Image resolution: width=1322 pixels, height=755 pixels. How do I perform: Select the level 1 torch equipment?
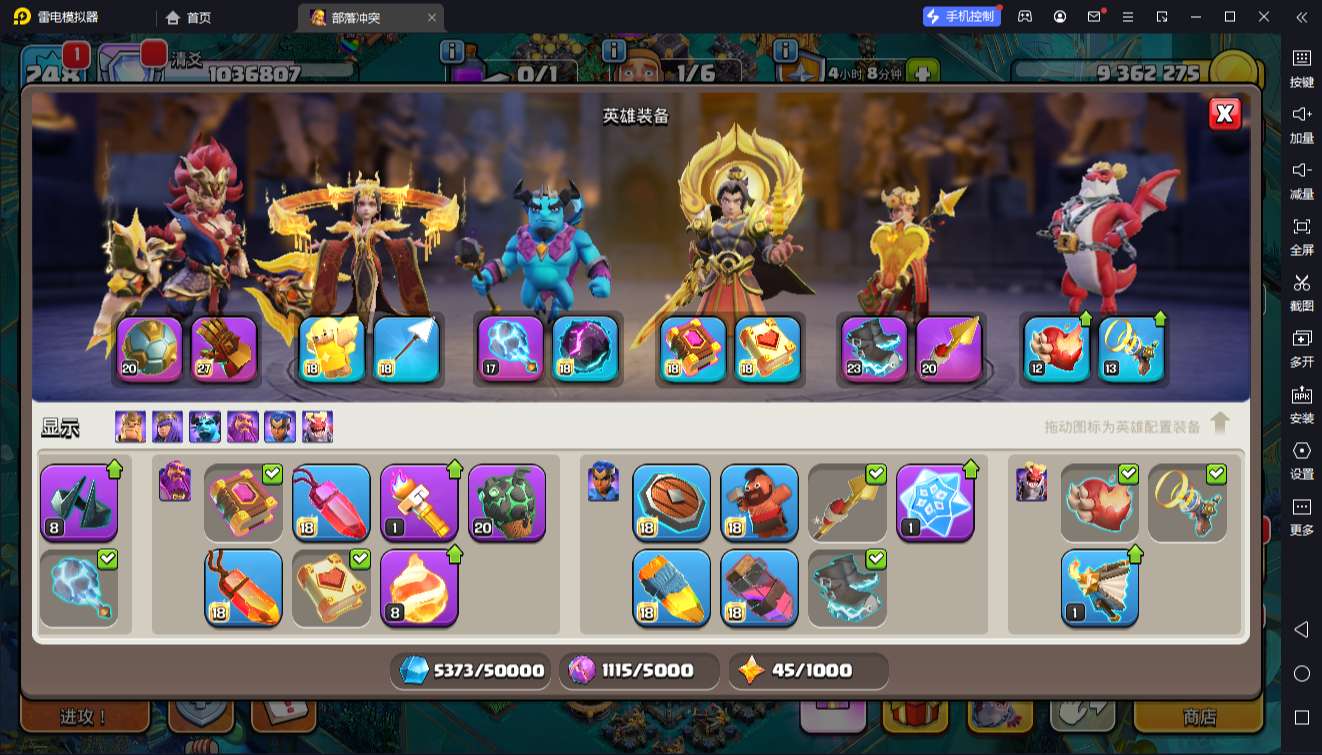(x=419, y=503)
